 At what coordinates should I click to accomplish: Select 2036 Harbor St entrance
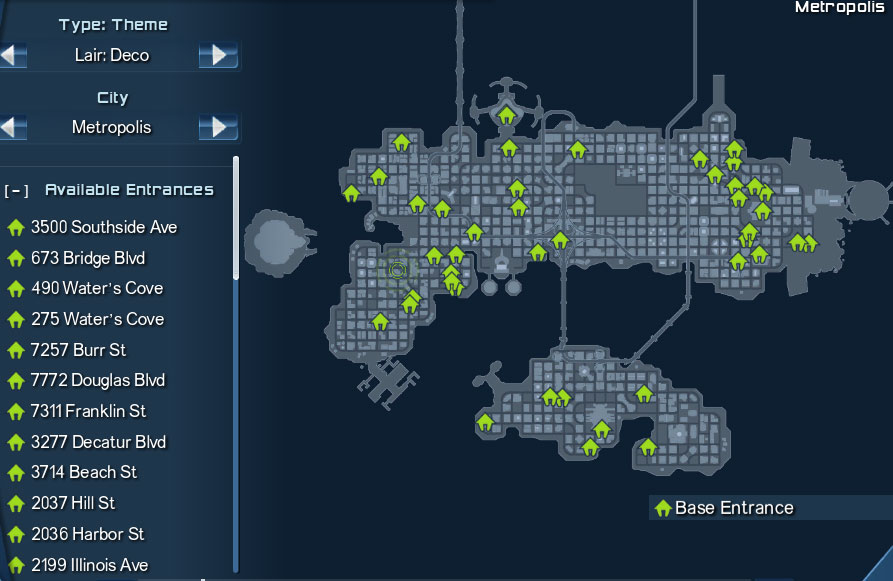pyautogui.click(x=87, y=534)
